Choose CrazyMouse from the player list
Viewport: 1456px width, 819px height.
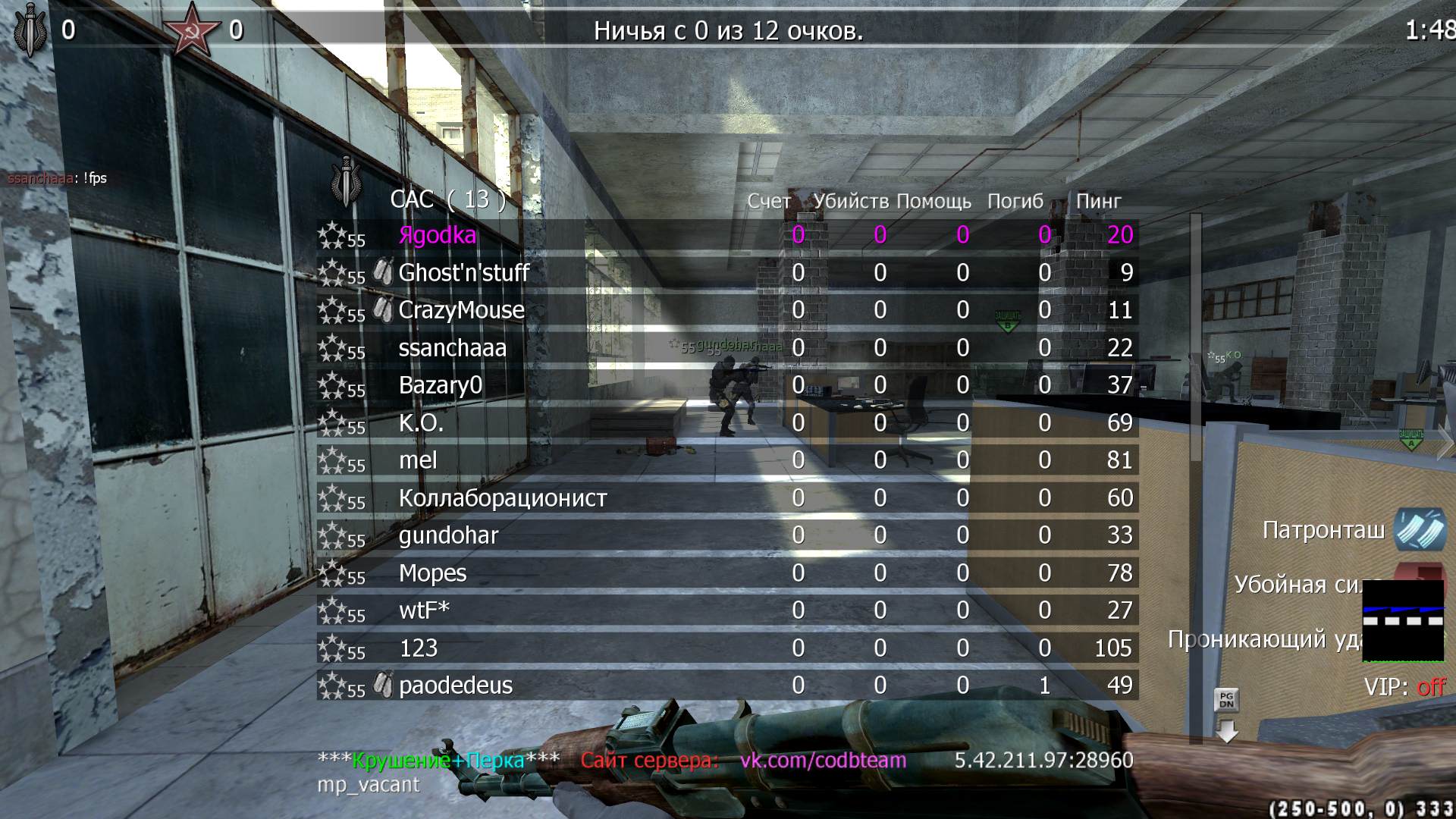pos(461,310)
